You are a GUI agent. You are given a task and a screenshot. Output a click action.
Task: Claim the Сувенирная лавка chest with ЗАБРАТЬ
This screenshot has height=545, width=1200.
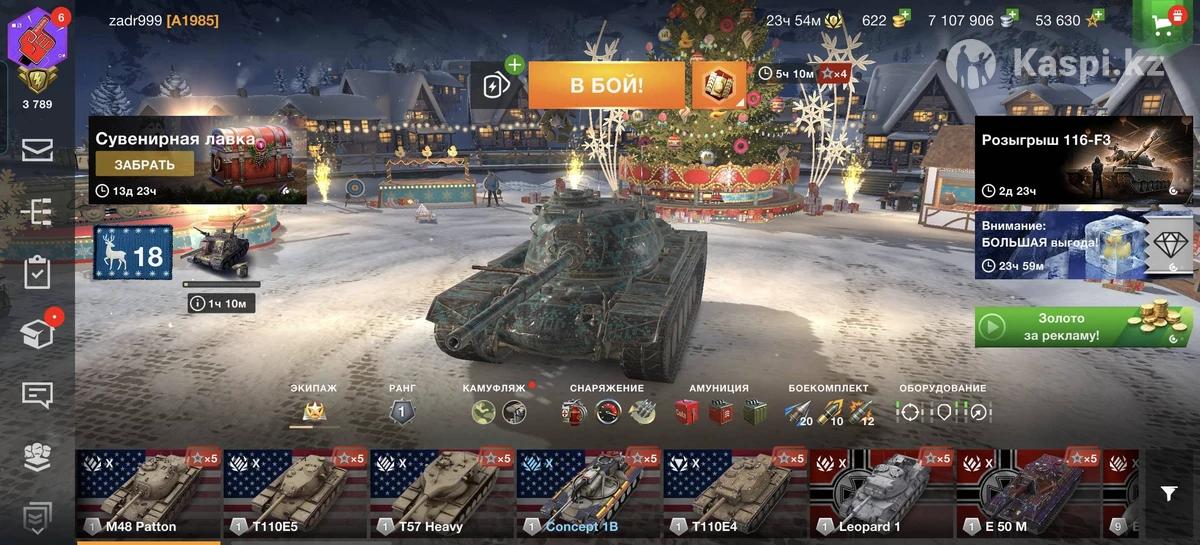pos(145,165)
